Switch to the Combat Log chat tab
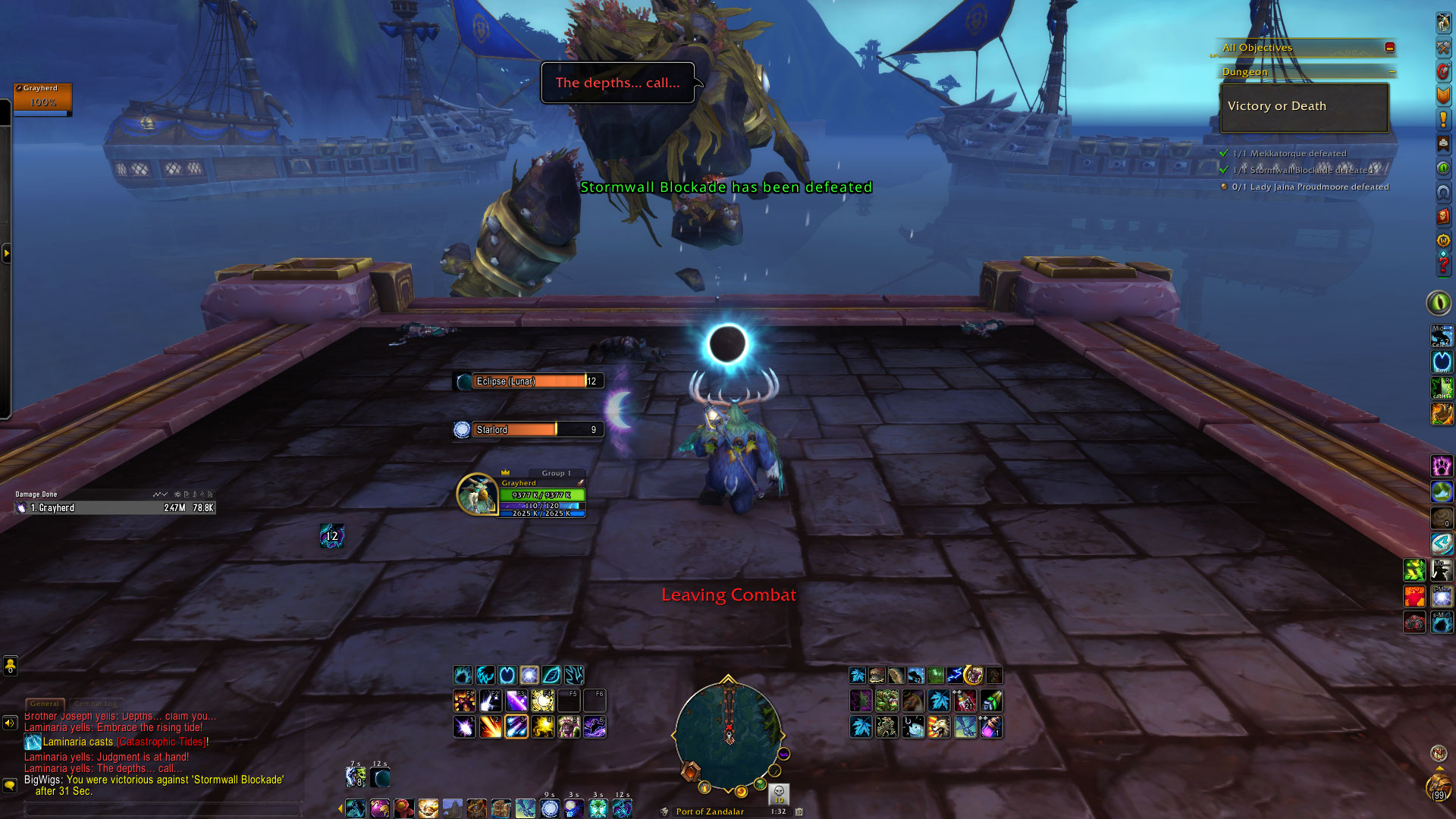 pyautogui.click(x=97, y=704)
